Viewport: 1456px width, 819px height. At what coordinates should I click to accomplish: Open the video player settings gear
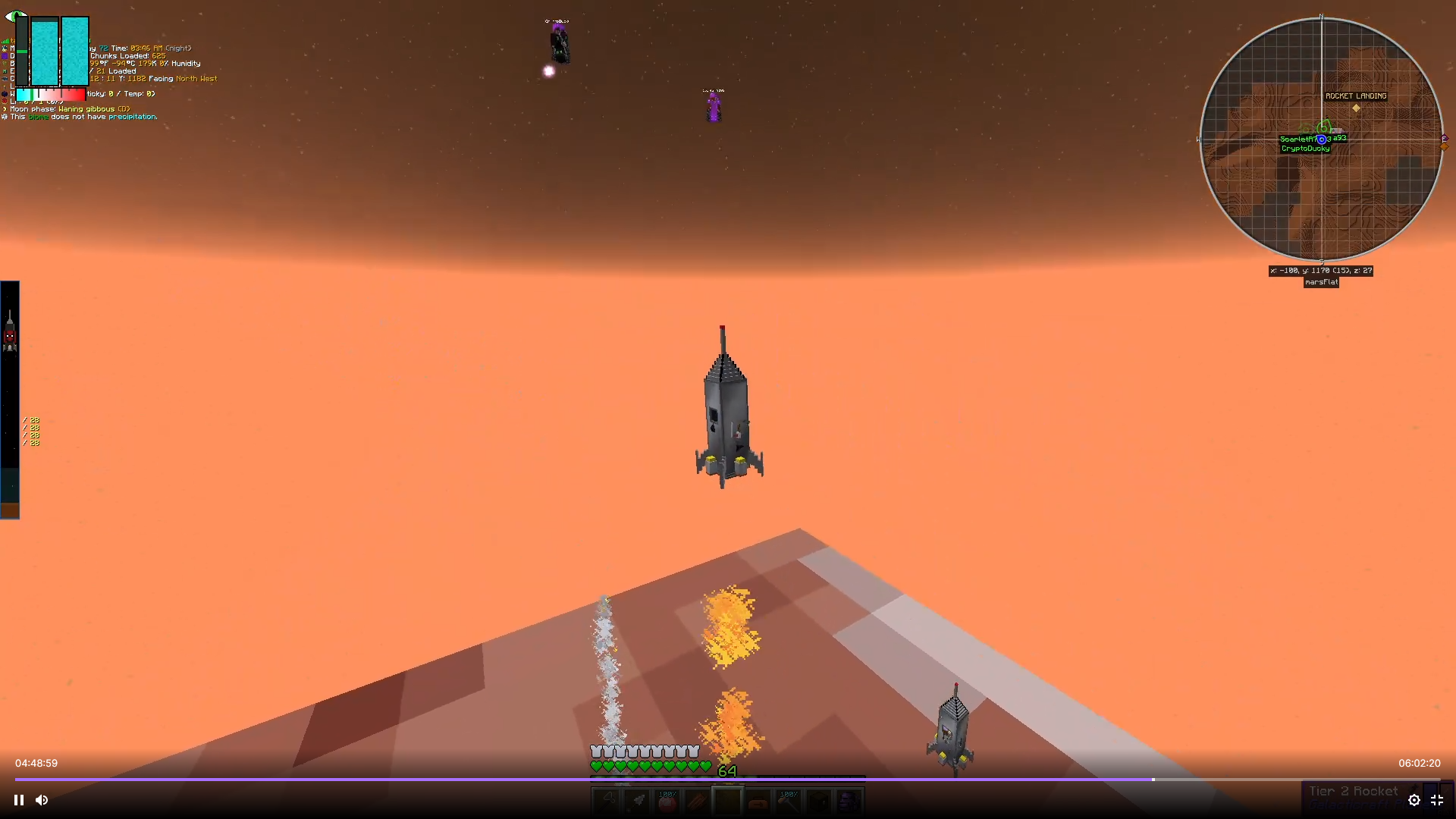coord(1414,800)
